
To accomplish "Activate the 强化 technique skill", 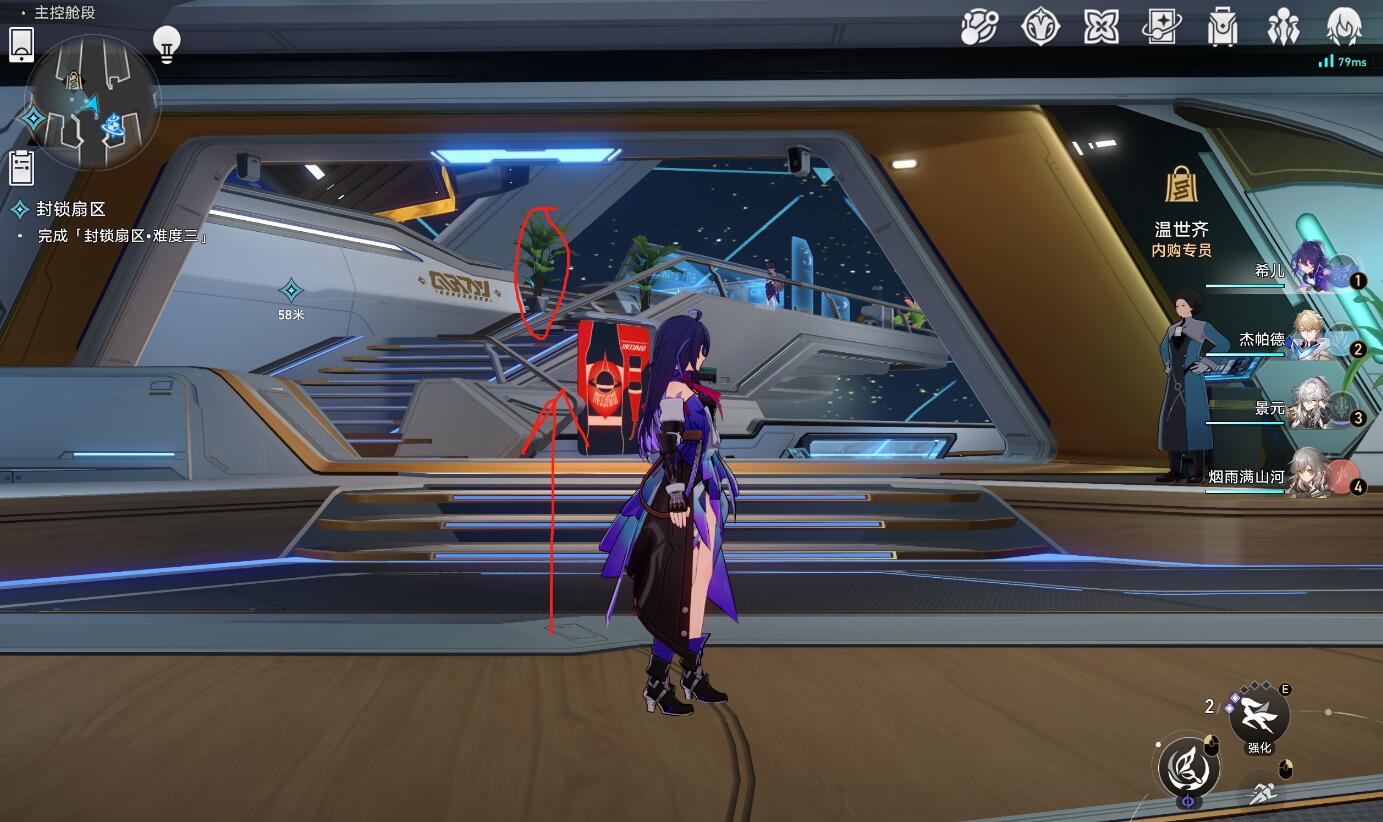I will click(x=1259, y=714).
